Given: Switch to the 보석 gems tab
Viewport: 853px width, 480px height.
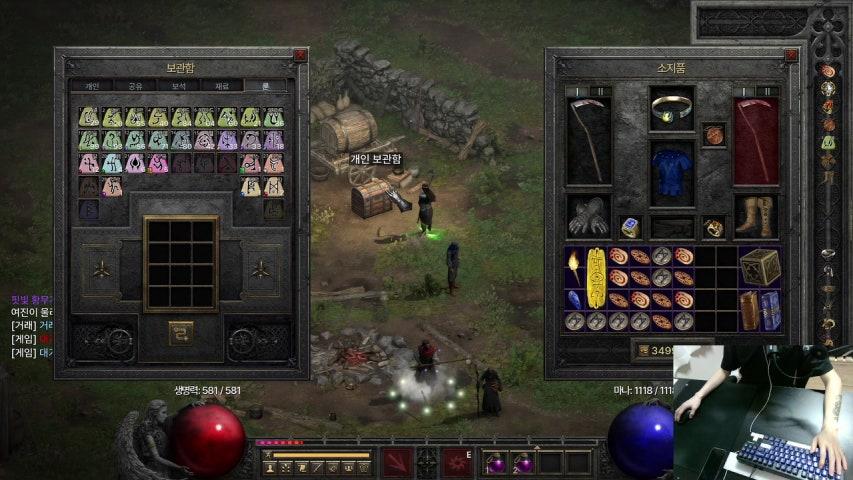Looking at the screenshot, I should [x=179, y=86].
